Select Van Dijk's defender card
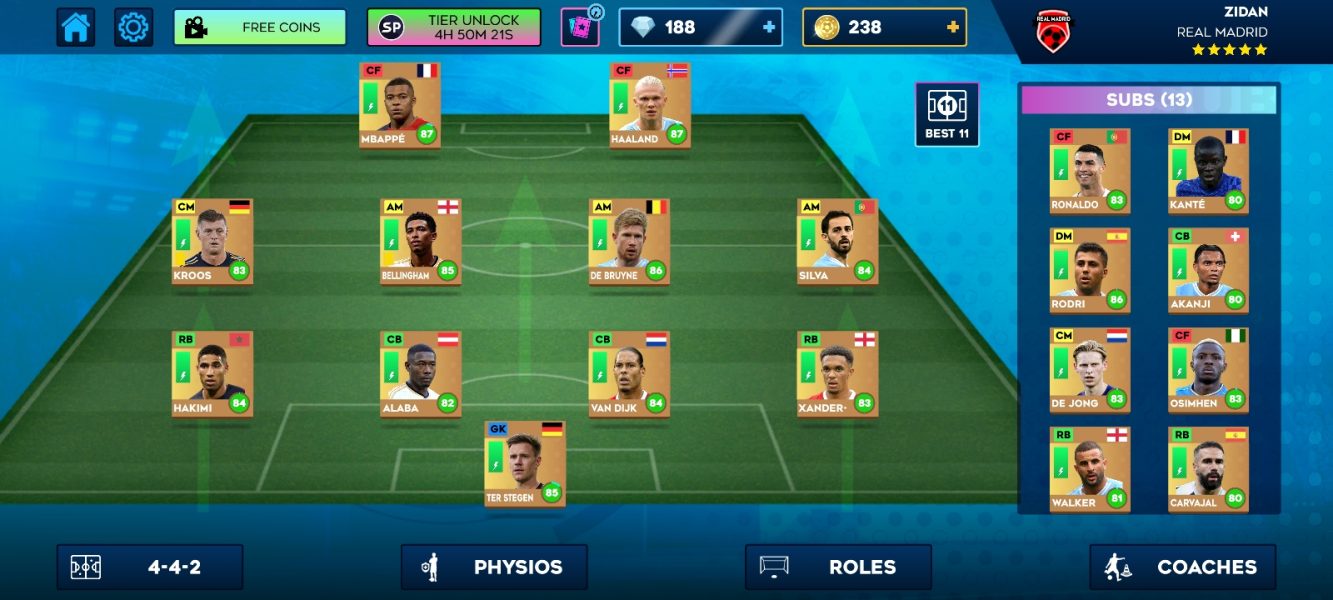This screenshot has width=1333, height=600. click(x=629, y=374)
